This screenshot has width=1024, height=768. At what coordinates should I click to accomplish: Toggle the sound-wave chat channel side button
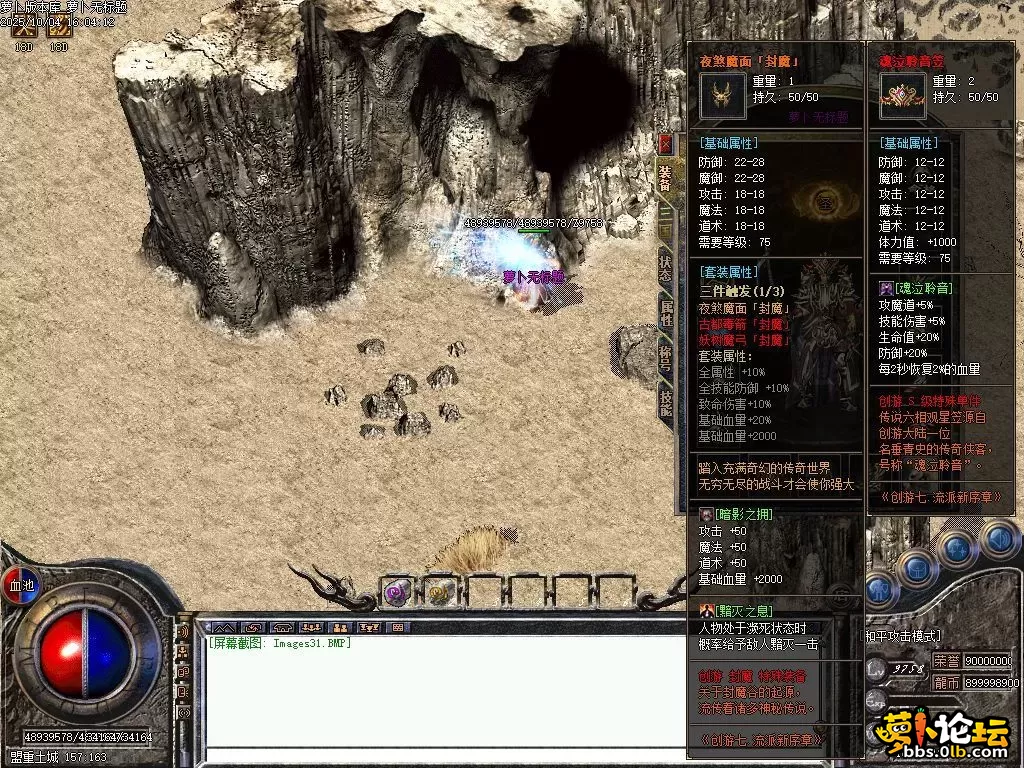(183, 633)
